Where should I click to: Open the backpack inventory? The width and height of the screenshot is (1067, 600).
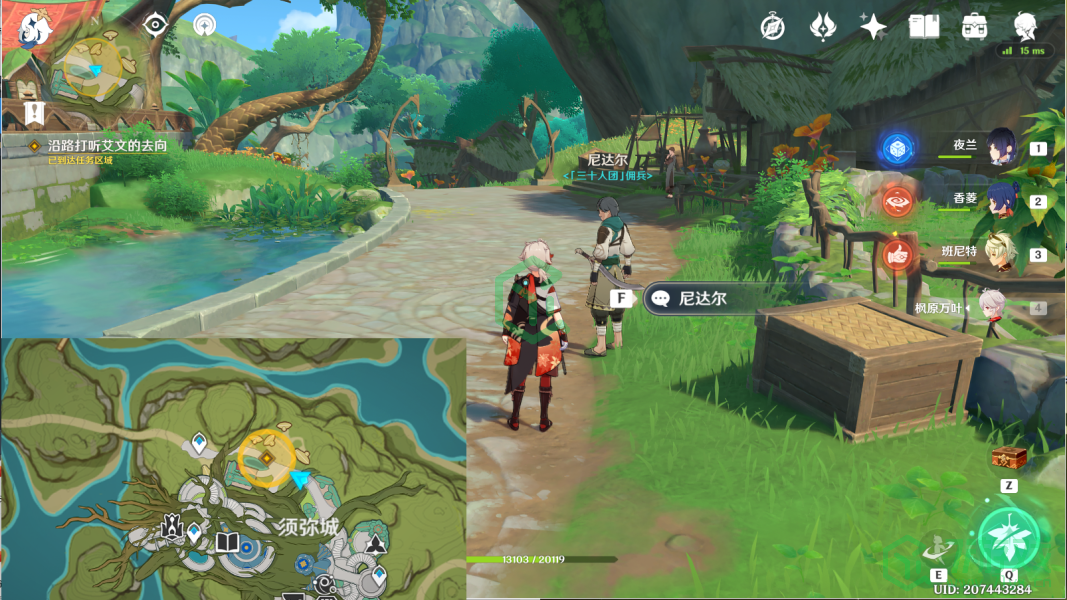pos(975,27)
